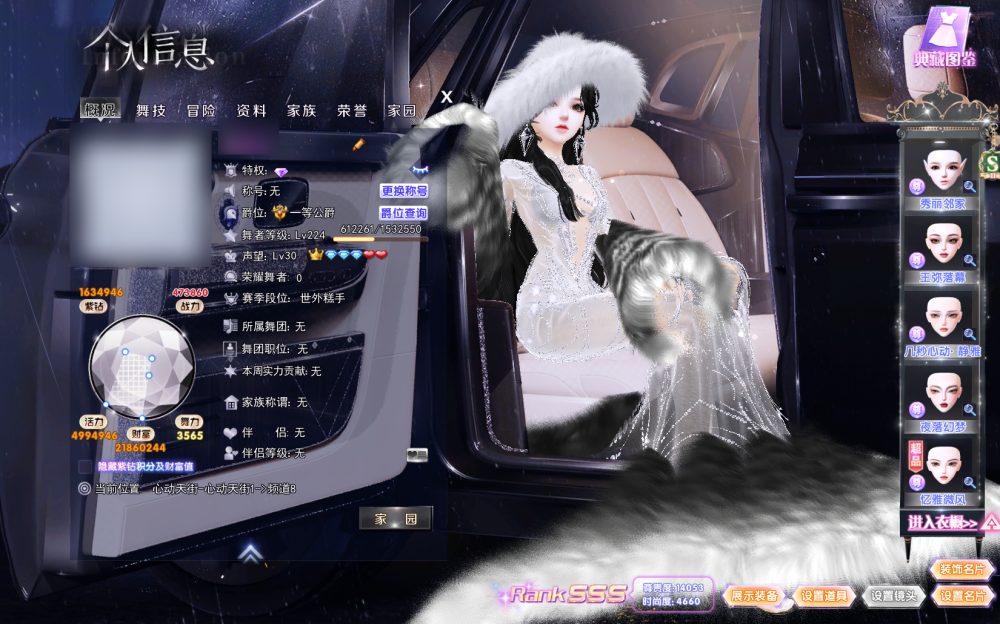Open 爵位查询 lookup
The width and height of the screenshot is (1000, 624).
[x=404, y=213]
